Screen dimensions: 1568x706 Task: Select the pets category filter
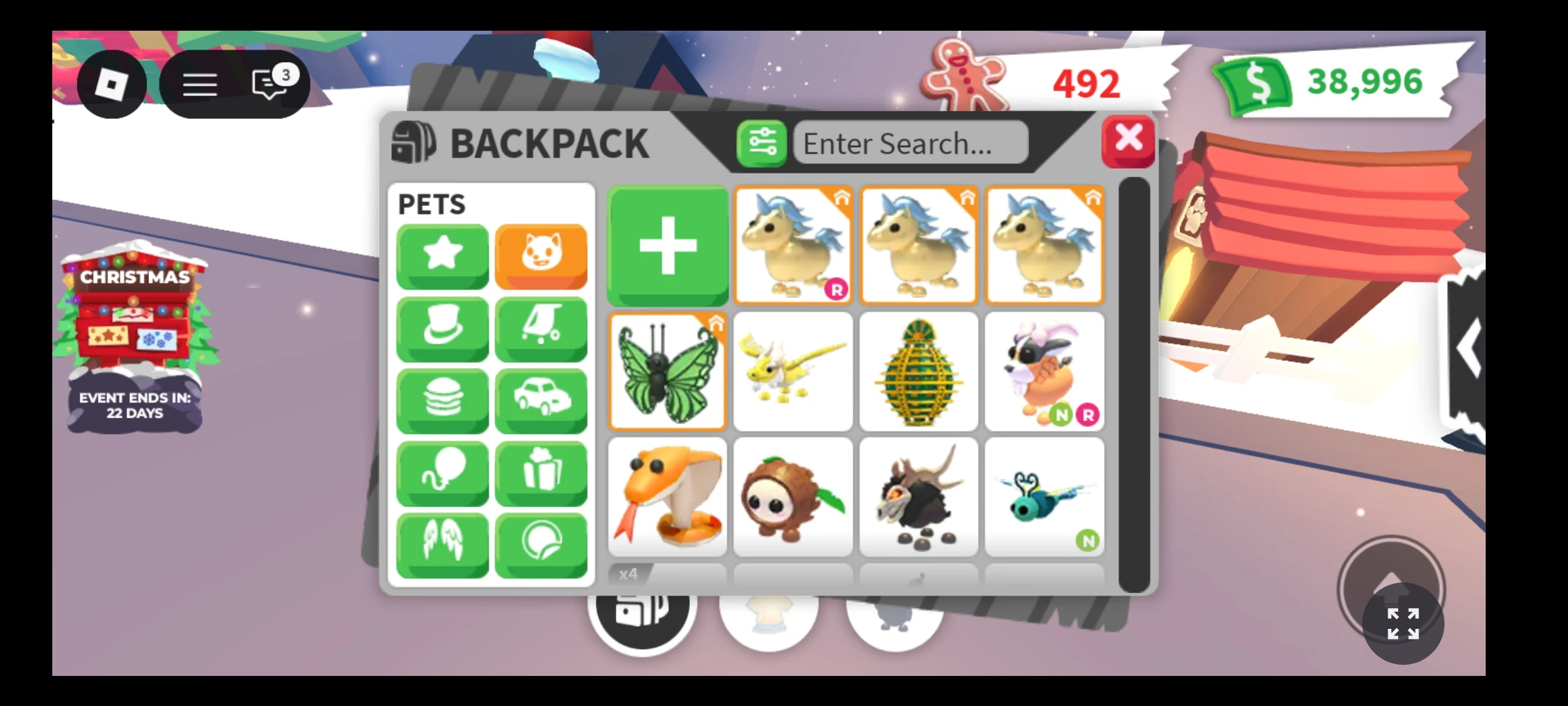click(x=541, y=256)
